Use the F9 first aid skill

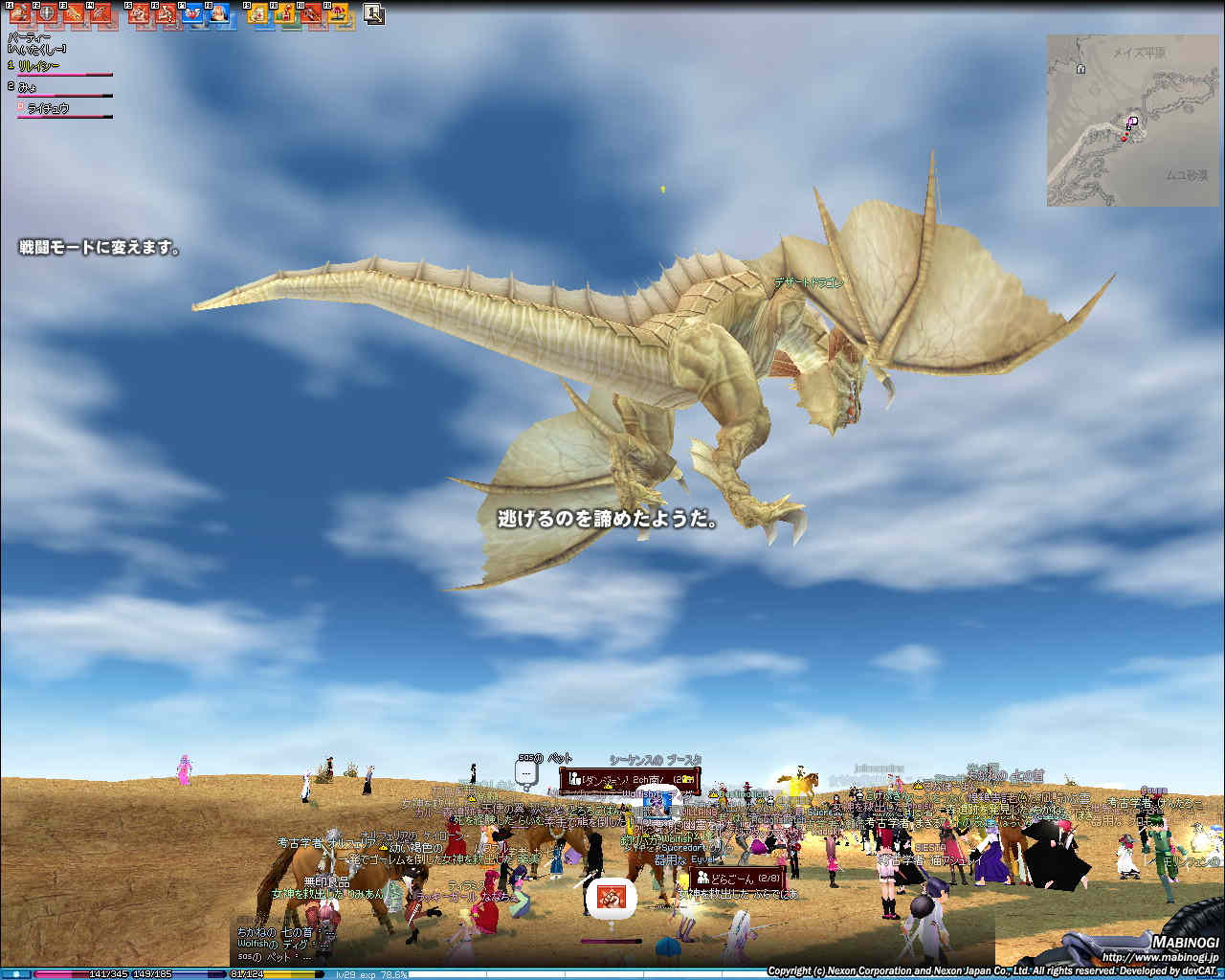[x=257, y=13]
